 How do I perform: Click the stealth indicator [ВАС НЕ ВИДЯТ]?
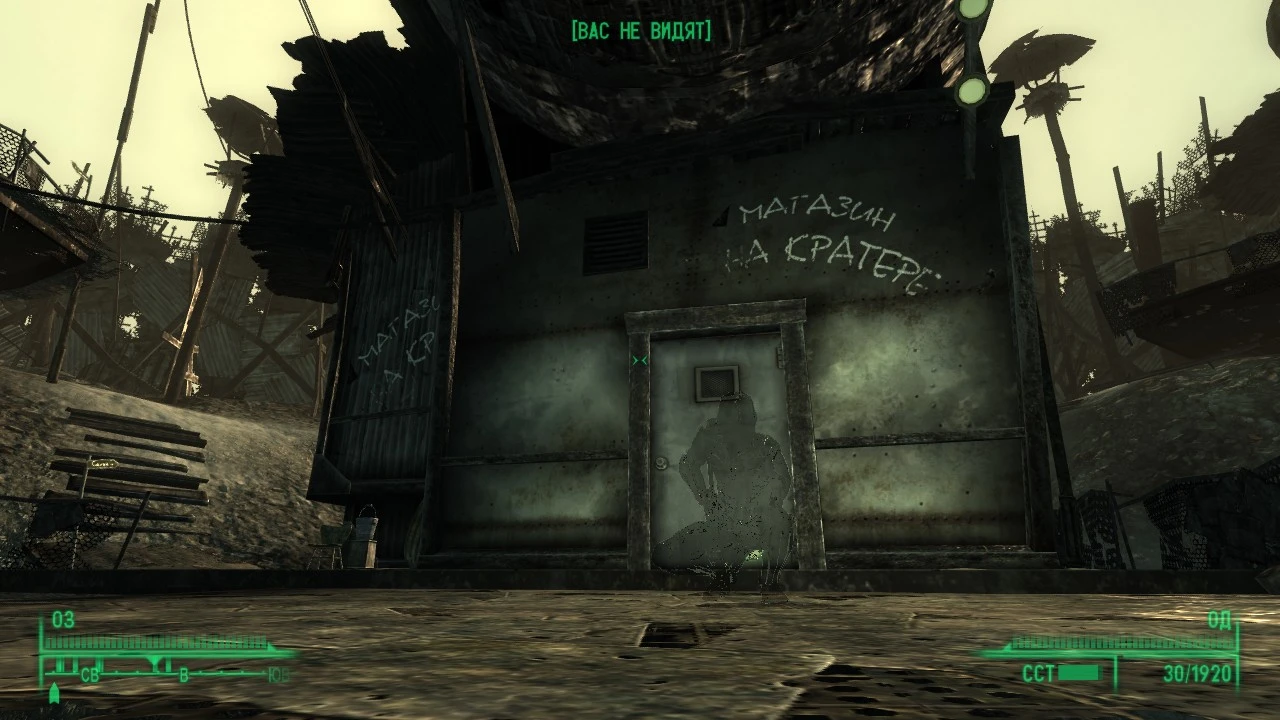pyautogui.click(x=641, y=30)
